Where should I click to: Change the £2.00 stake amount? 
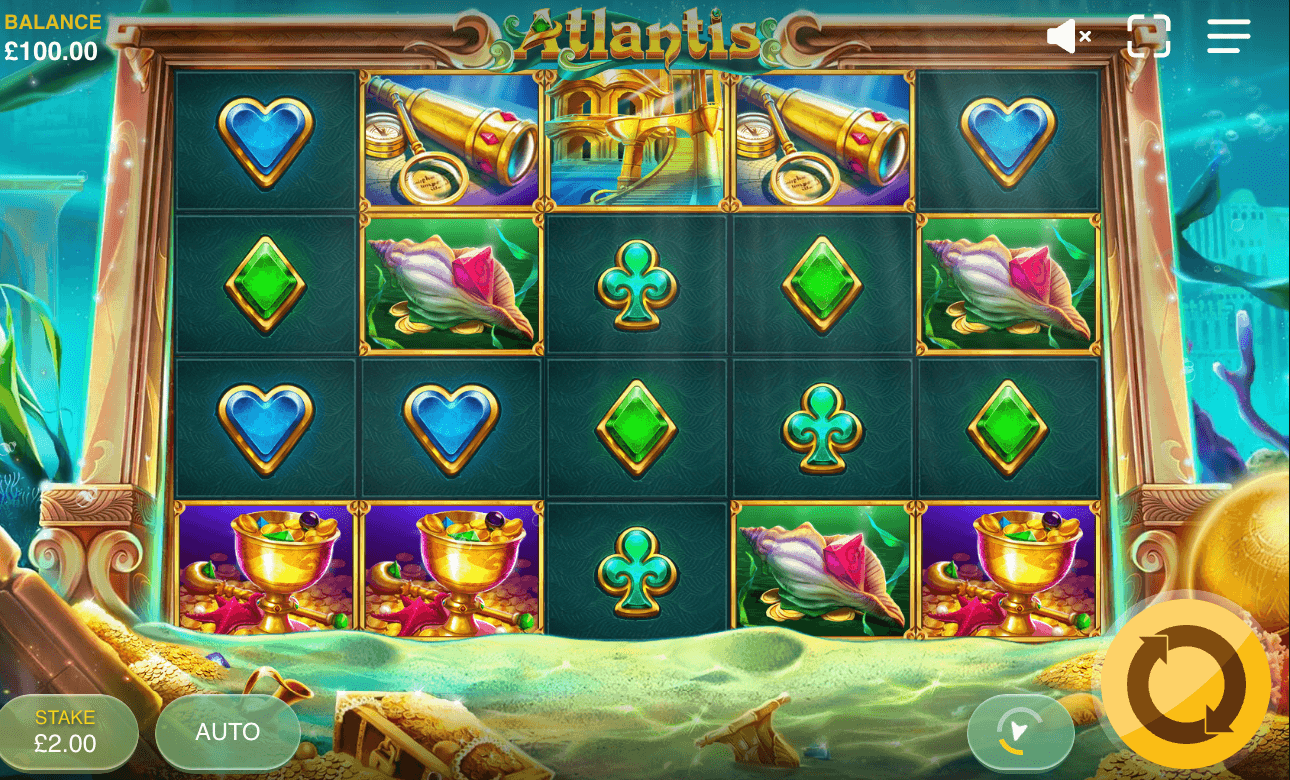tap(66, 732)
